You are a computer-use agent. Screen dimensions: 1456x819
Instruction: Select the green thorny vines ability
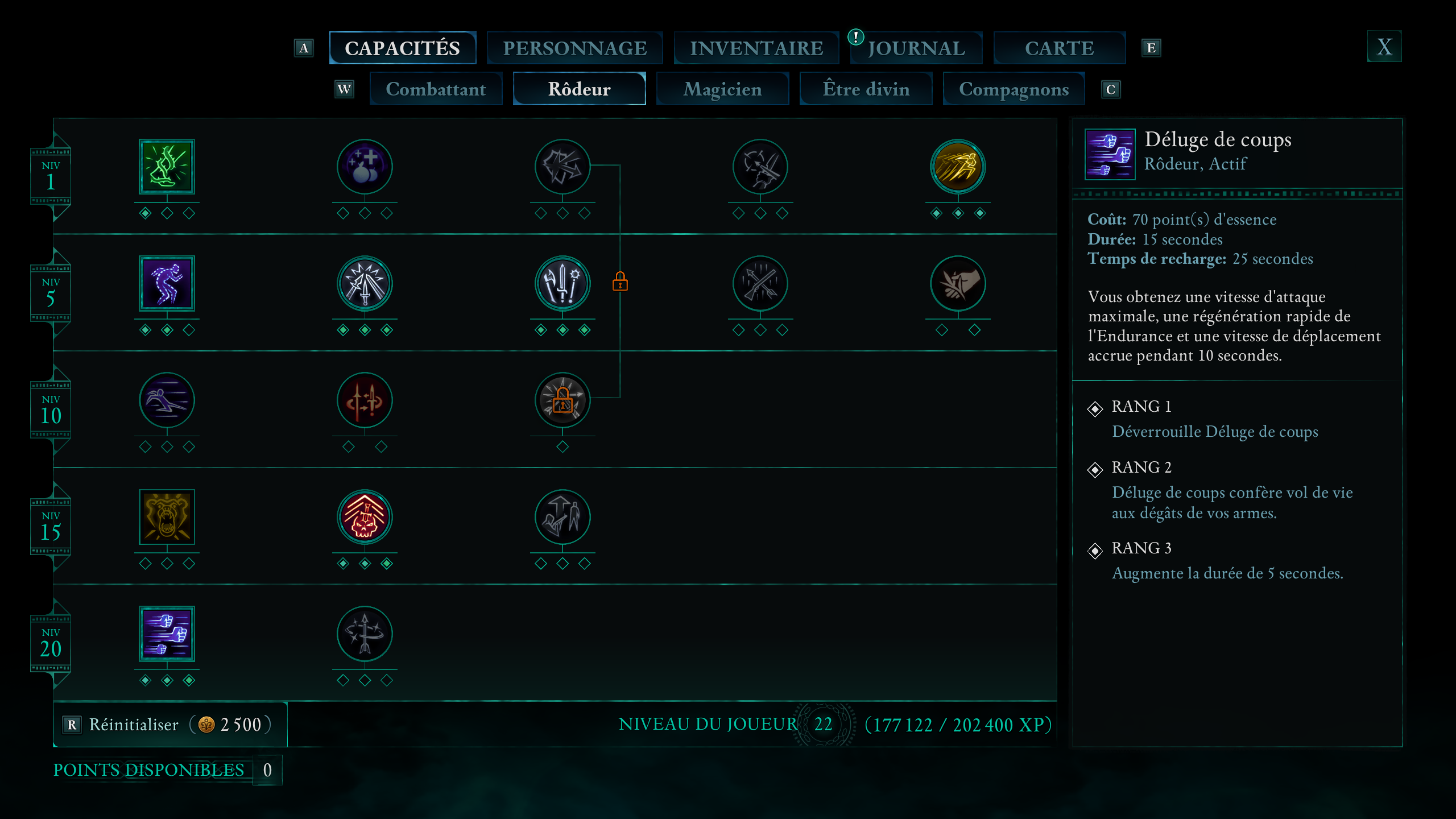pyautogui.click(x=167, y=167)
